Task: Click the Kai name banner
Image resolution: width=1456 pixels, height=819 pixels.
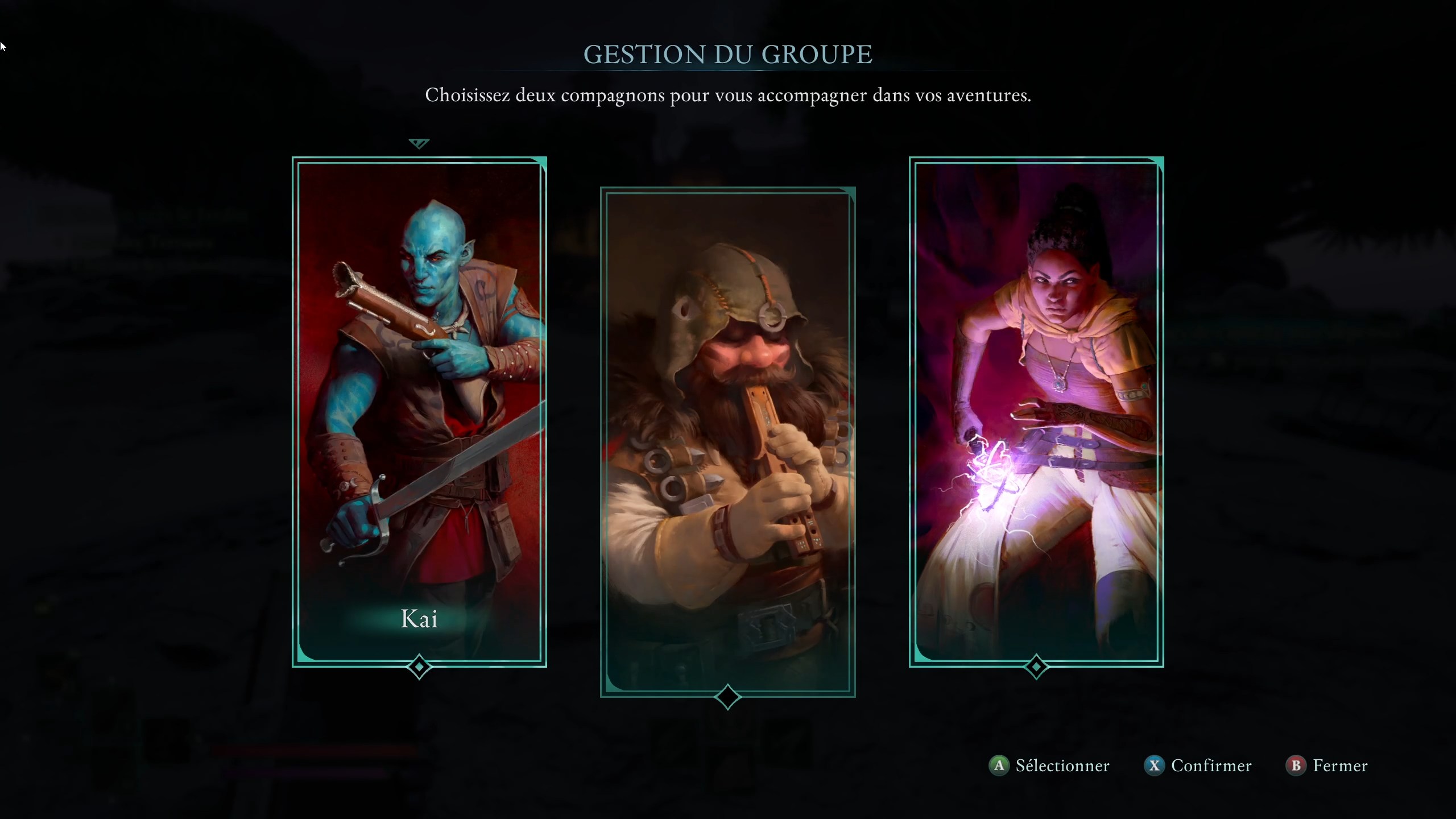Action: click(419, 619)
